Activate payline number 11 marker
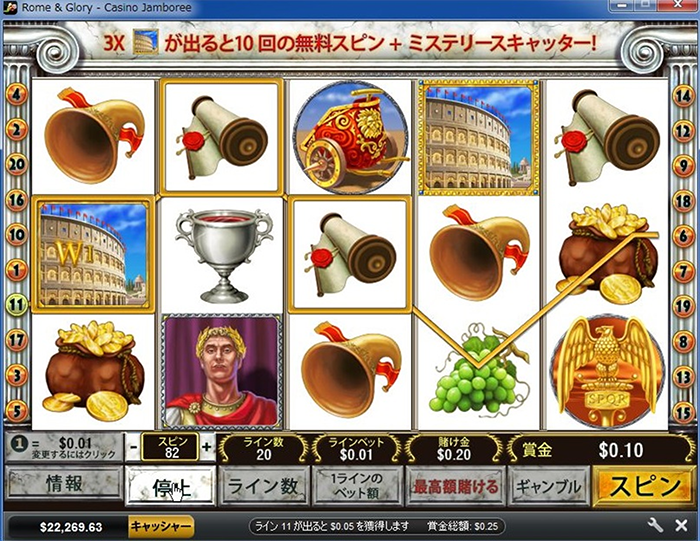The image size is (700, 541). (16, 305)
